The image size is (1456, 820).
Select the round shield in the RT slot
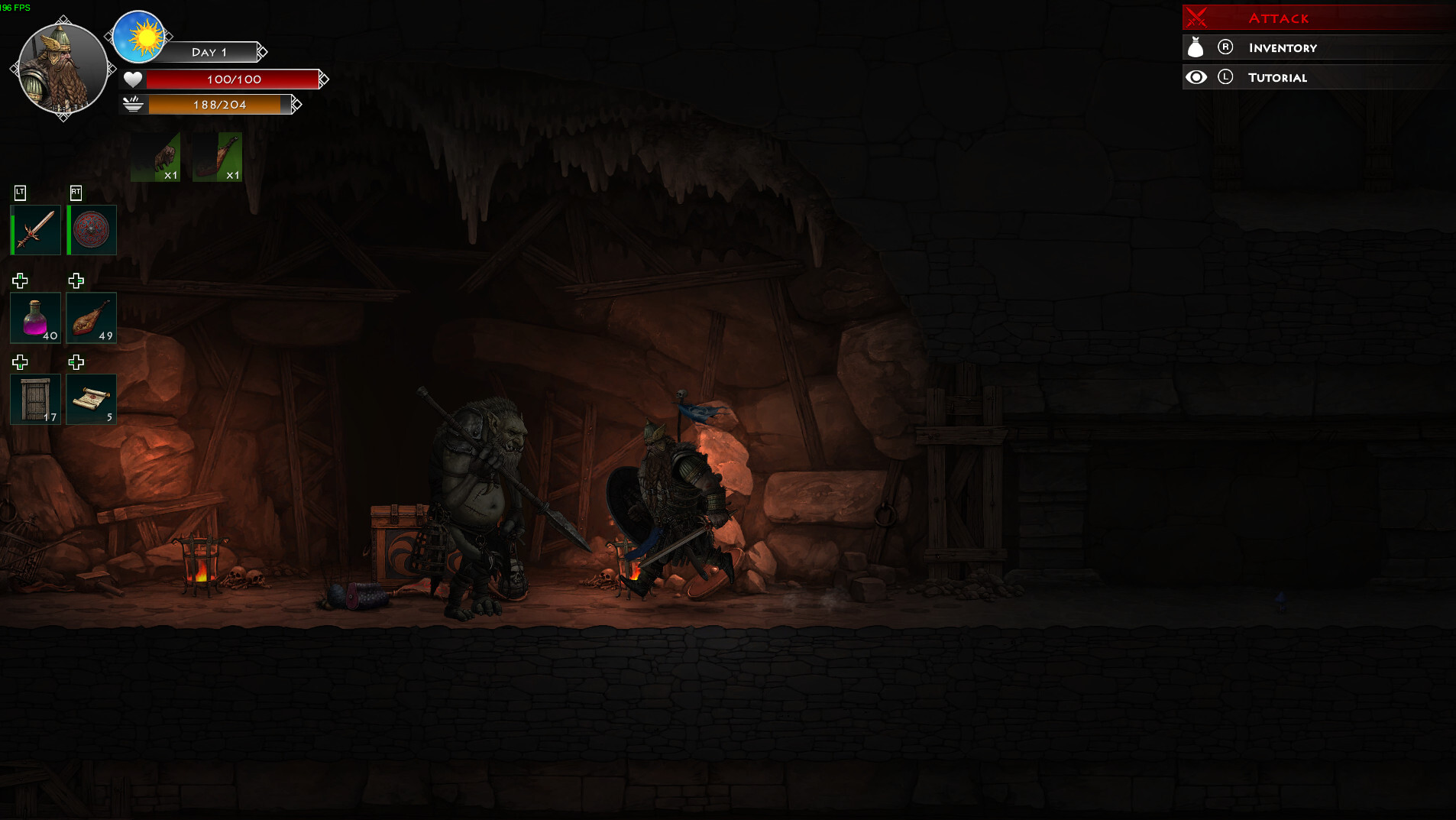pyautogui.click(x=91, y=230)
